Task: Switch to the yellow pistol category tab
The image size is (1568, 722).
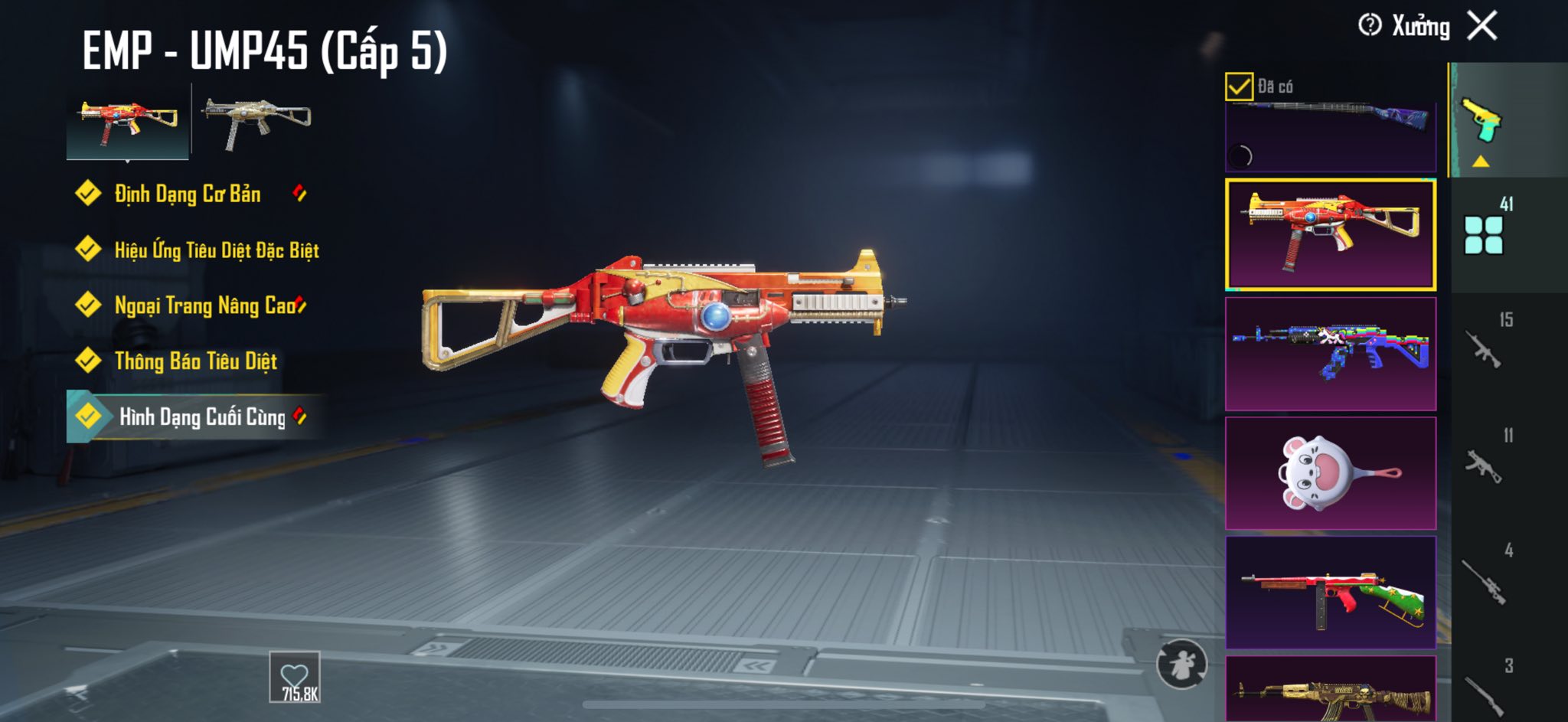Action: pyautogui.click(x=1481, y=121)
